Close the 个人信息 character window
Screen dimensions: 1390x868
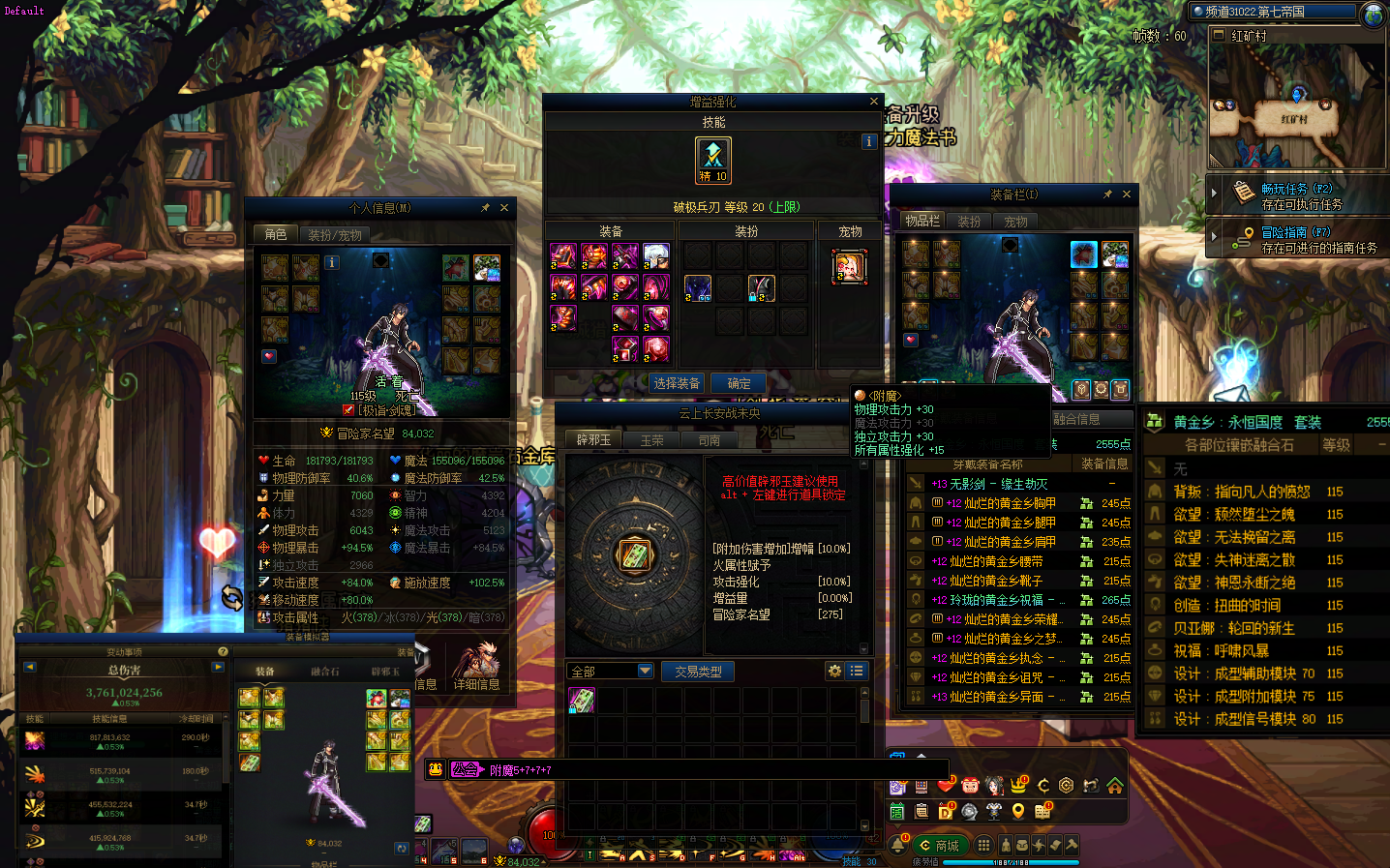pos(504,208)
